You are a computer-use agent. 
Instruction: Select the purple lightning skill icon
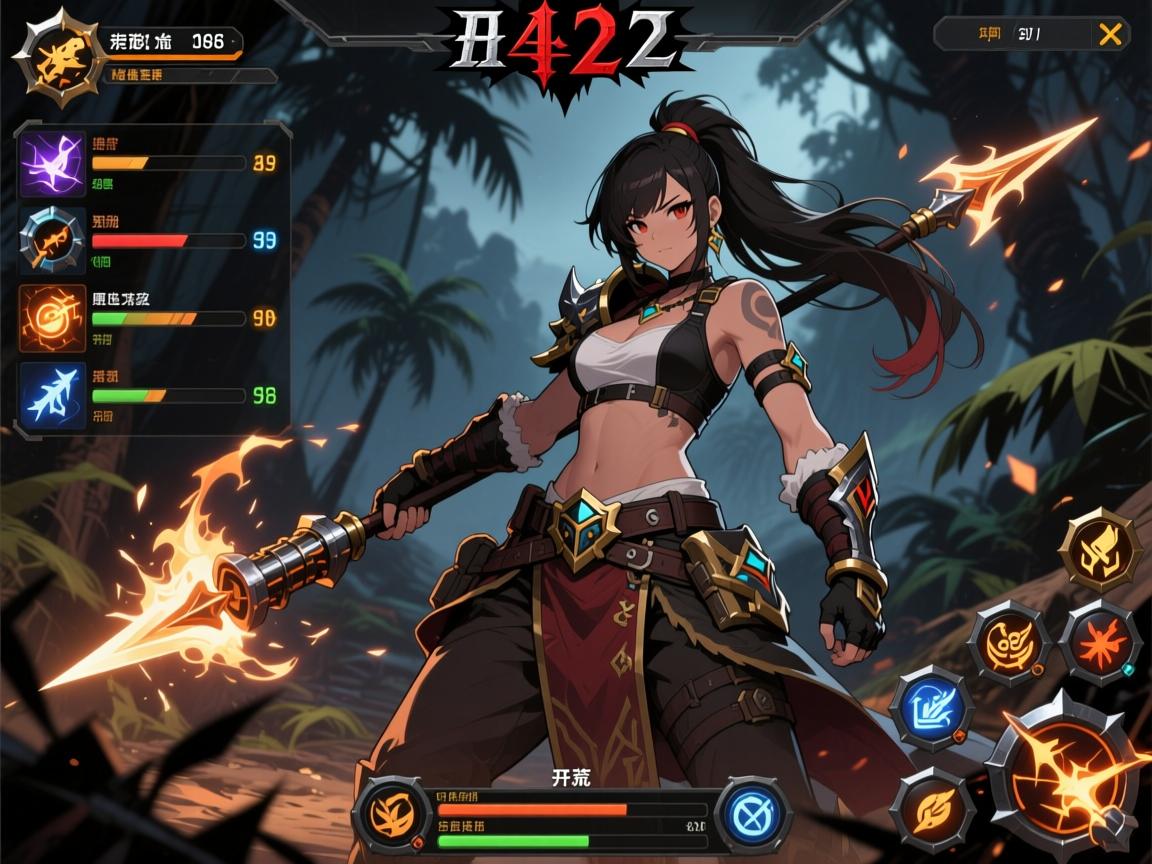53,164
